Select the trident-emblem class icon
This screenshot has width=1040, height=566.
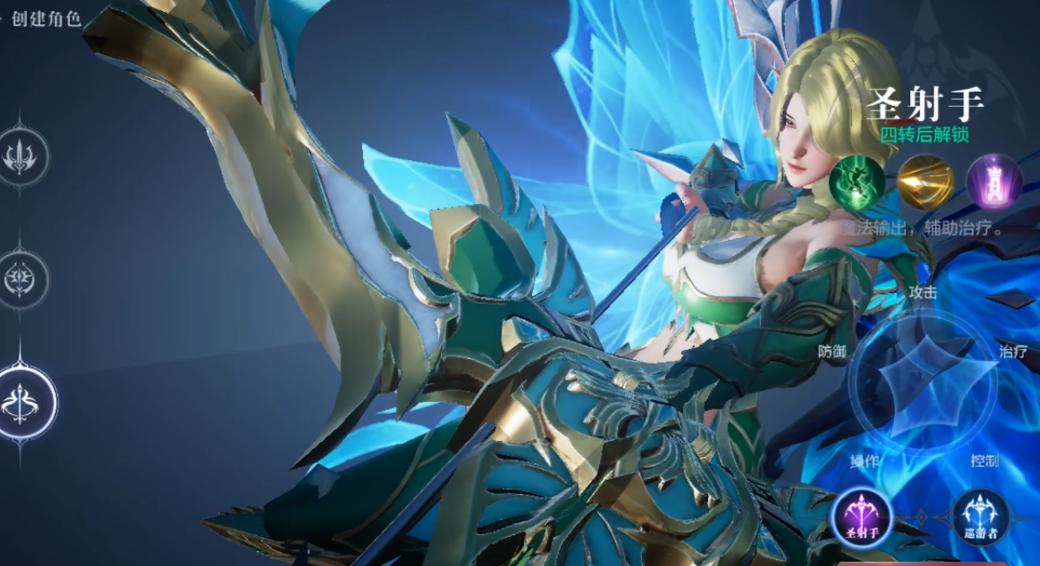coord(20,156)
